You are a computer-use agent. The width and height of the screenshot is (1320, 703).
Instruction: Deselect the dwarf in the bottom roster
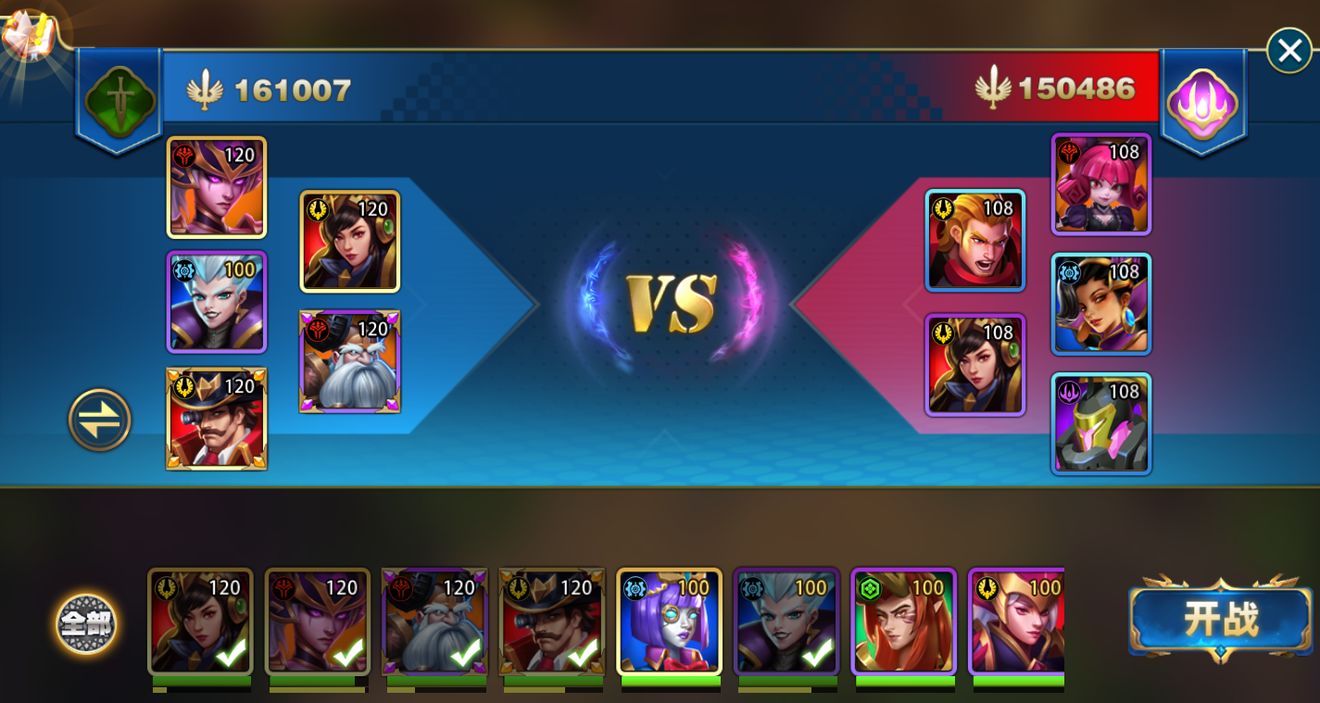(434, 622)
